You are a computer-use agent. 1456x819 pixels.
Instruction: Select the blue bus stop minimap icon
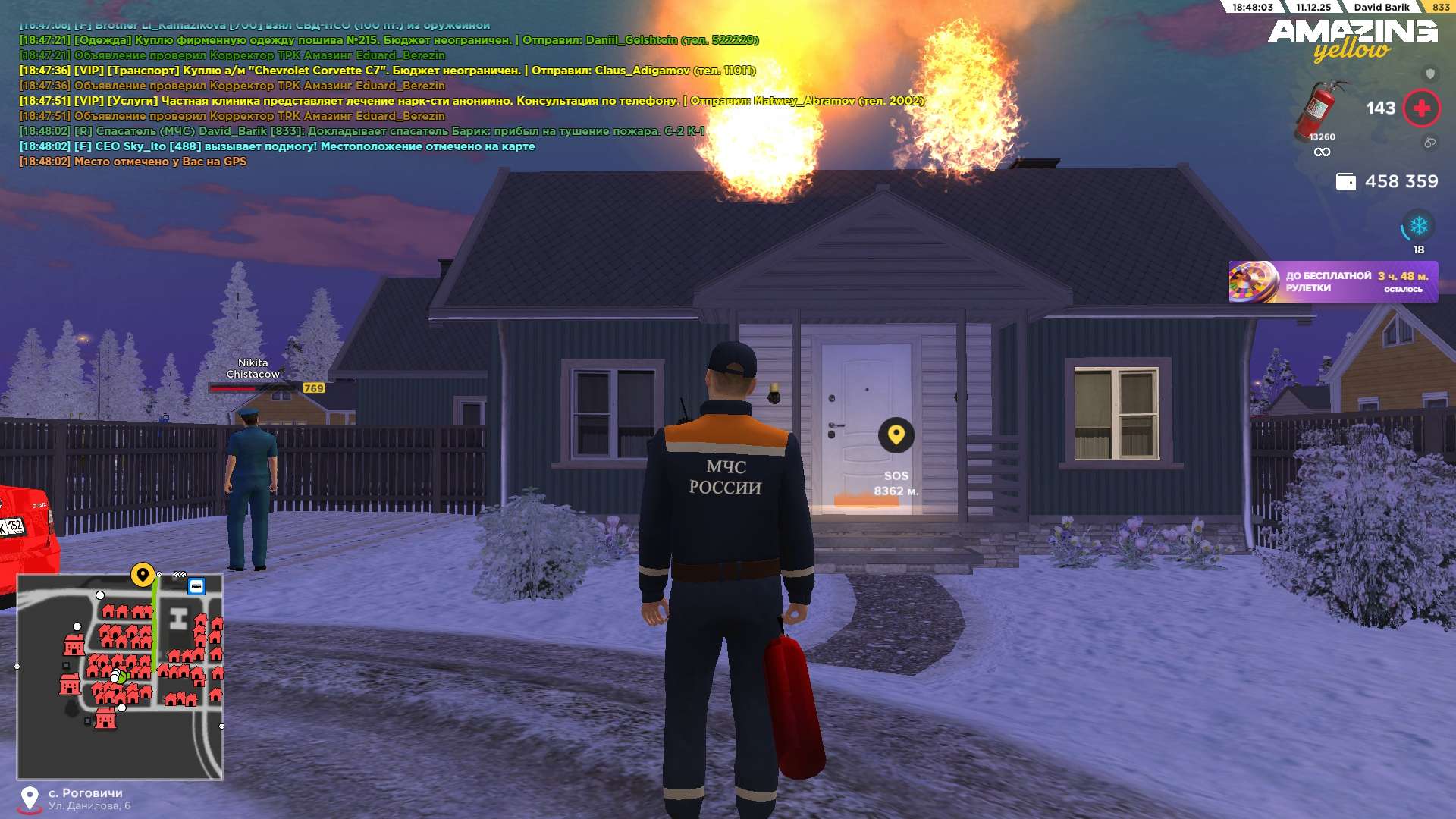point(196,586)
